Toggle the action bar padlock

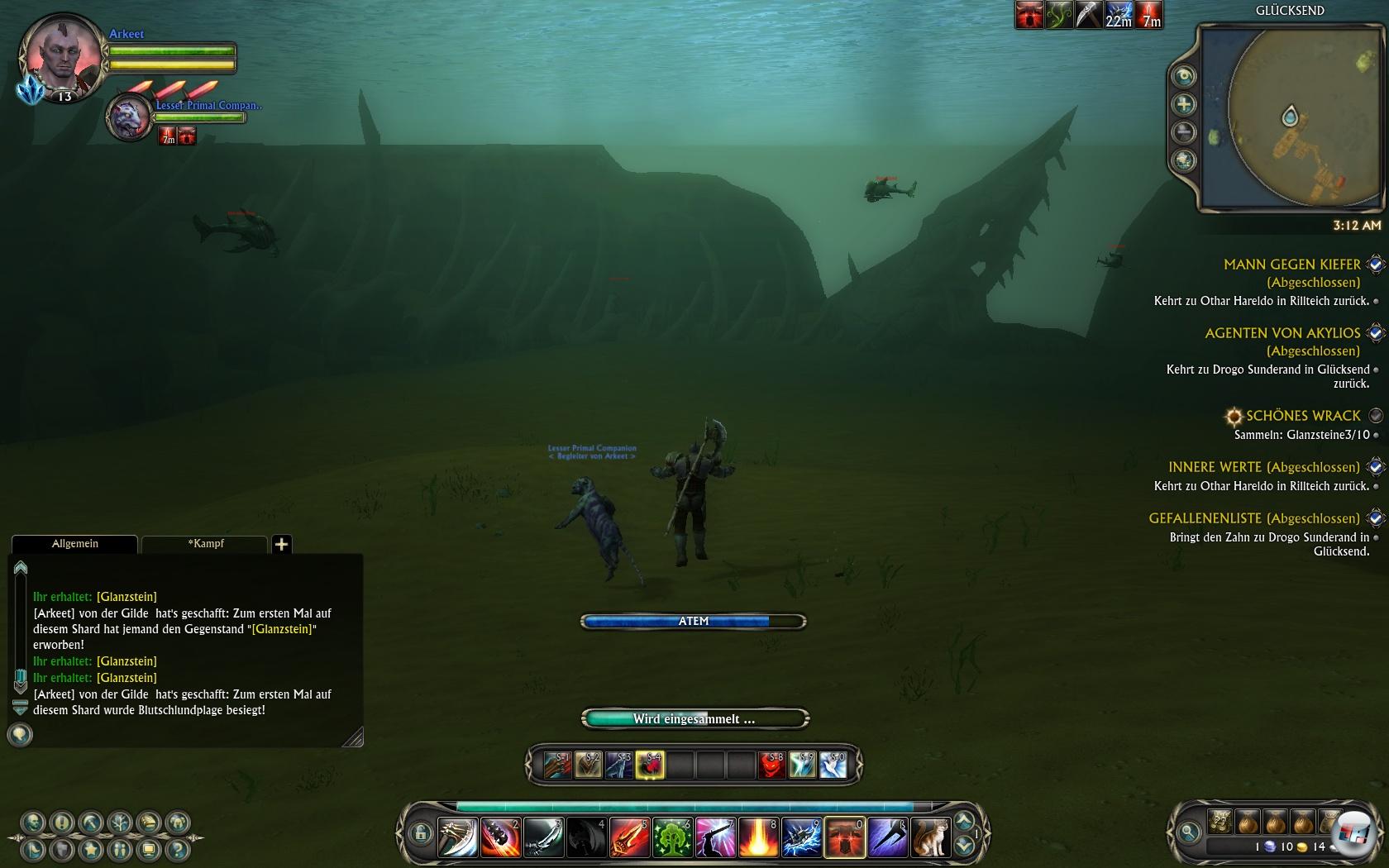tap(420, 833)
